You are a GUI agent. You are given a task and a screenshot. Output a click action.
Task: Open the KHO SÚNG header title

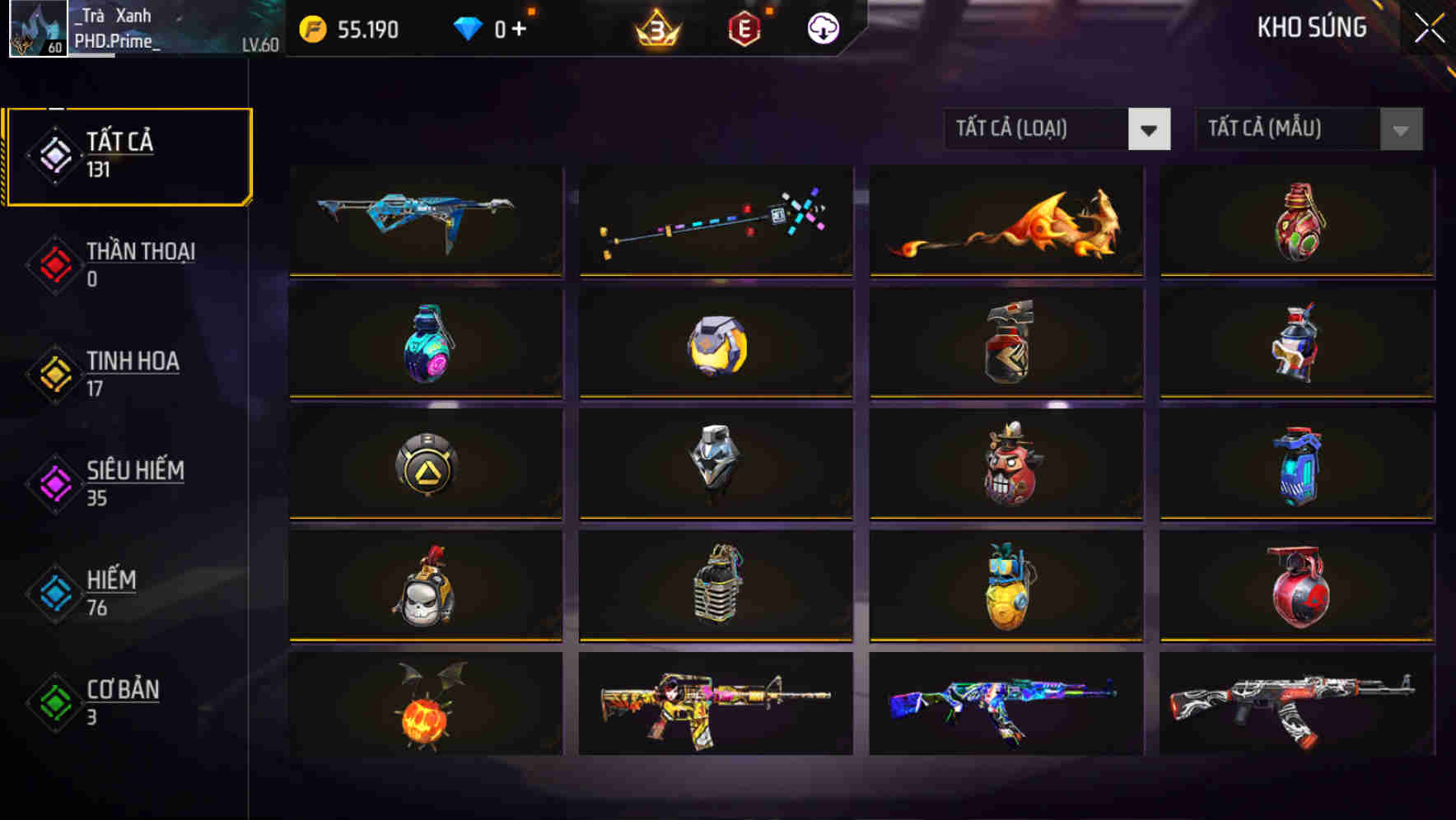(1312, 27)
